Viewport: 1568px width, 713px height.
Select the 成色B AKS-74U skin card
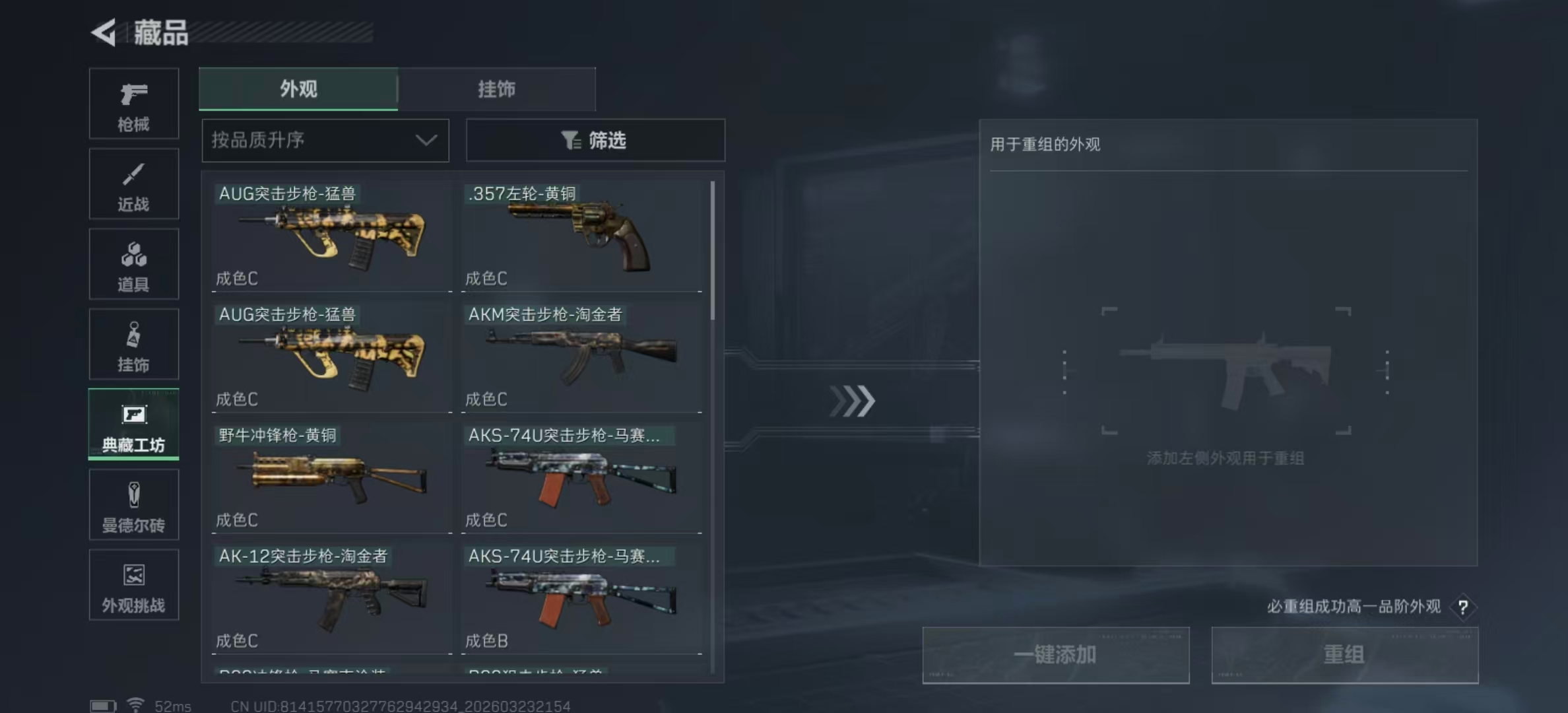[581, 597]
